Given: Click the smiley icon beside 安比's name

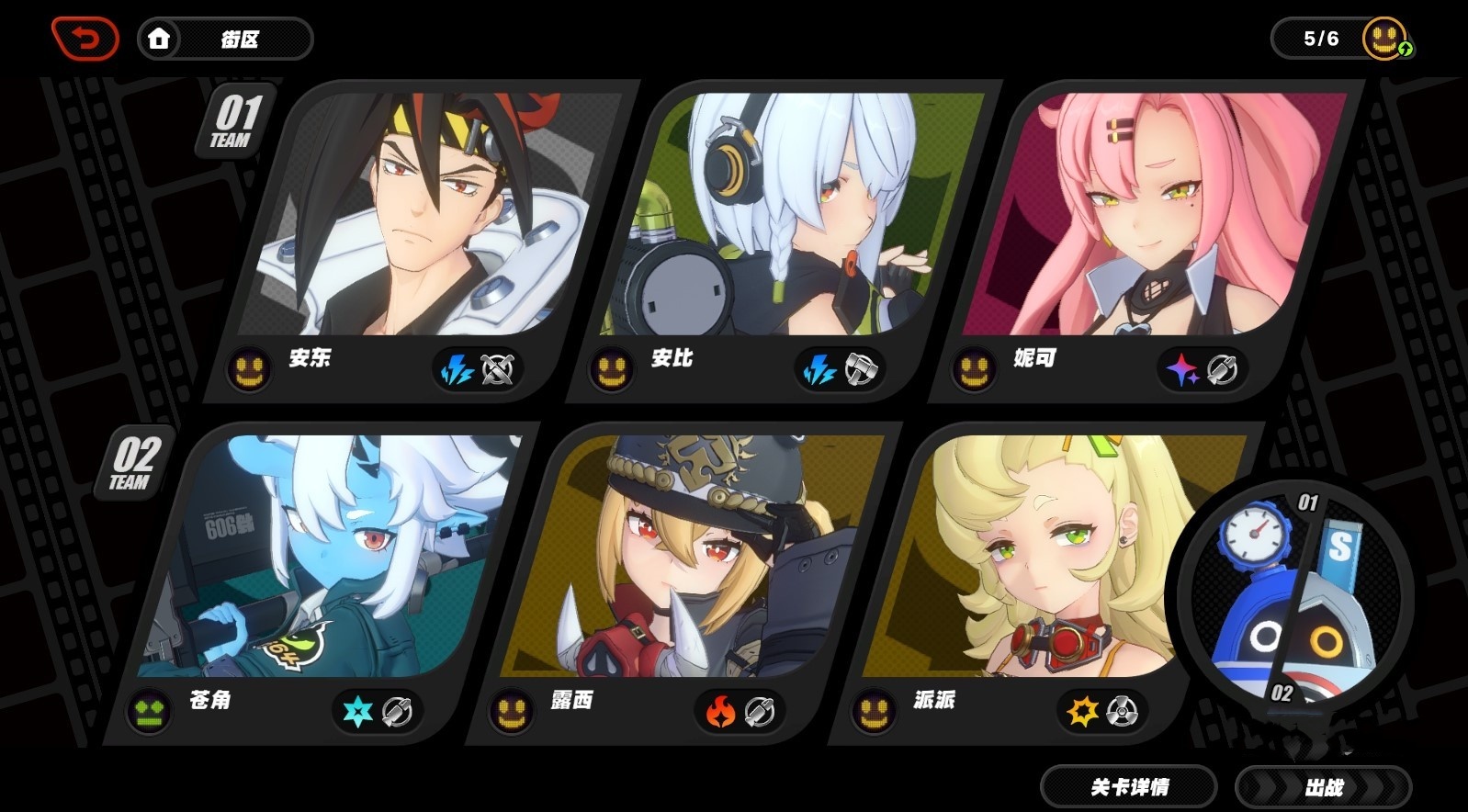Looking at the screenshot, I should [x=611, y=370].
